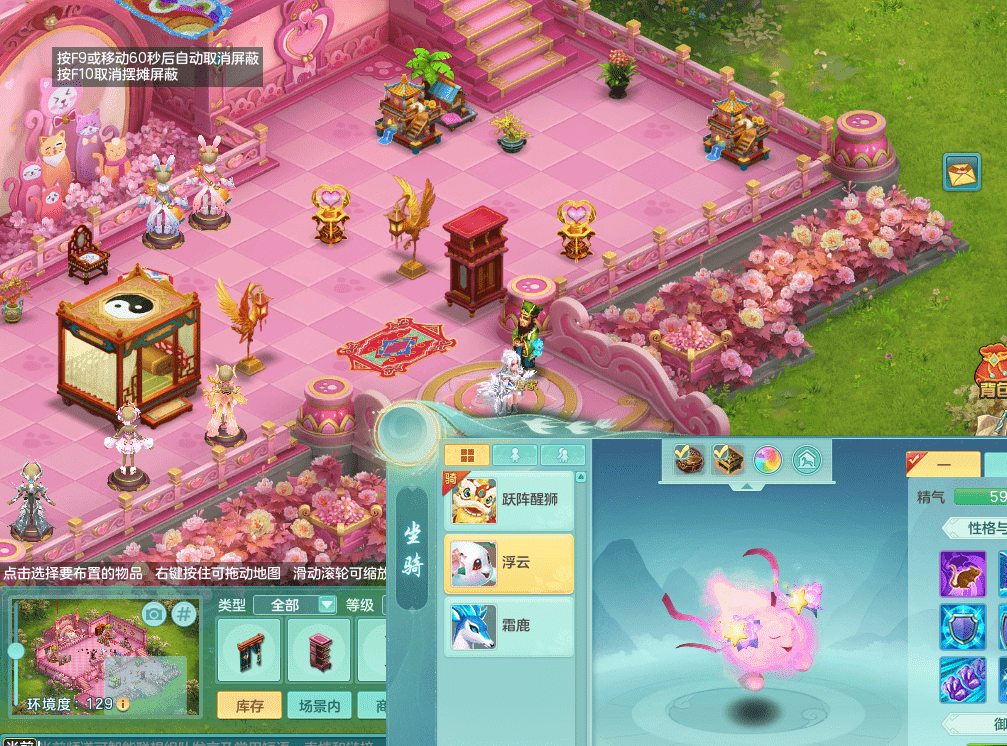Select the curtain screen furniture item

249,650
